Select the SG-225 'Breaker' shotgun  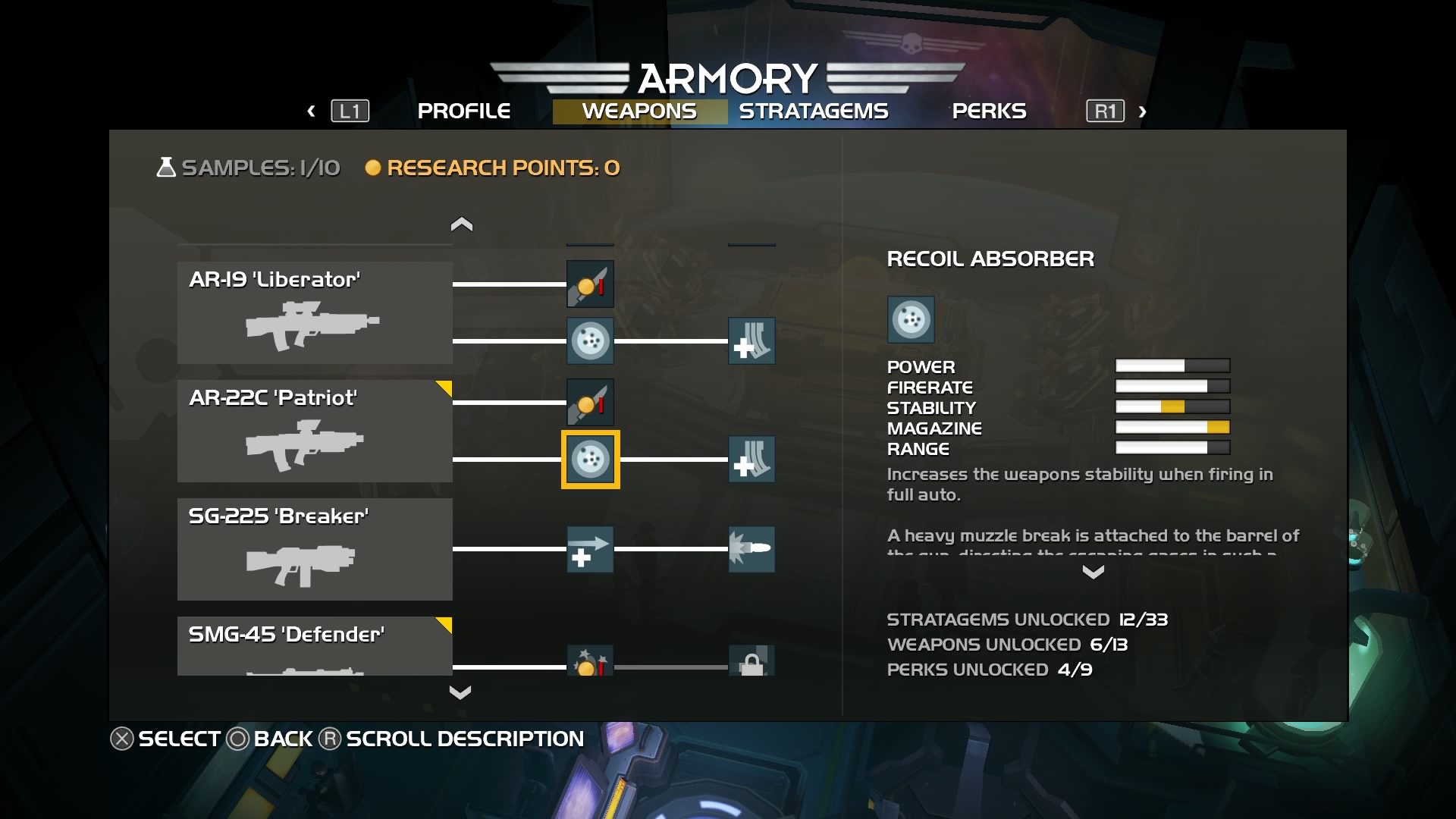tap(315, 549)
